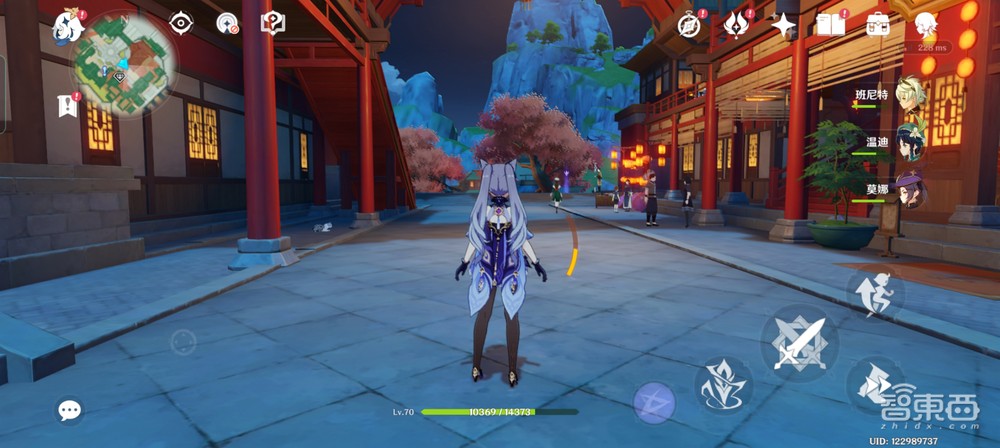Viewport: 1000px width, 448px height.
Task: Use the Elemental Skill button
Action: point(723,385)
